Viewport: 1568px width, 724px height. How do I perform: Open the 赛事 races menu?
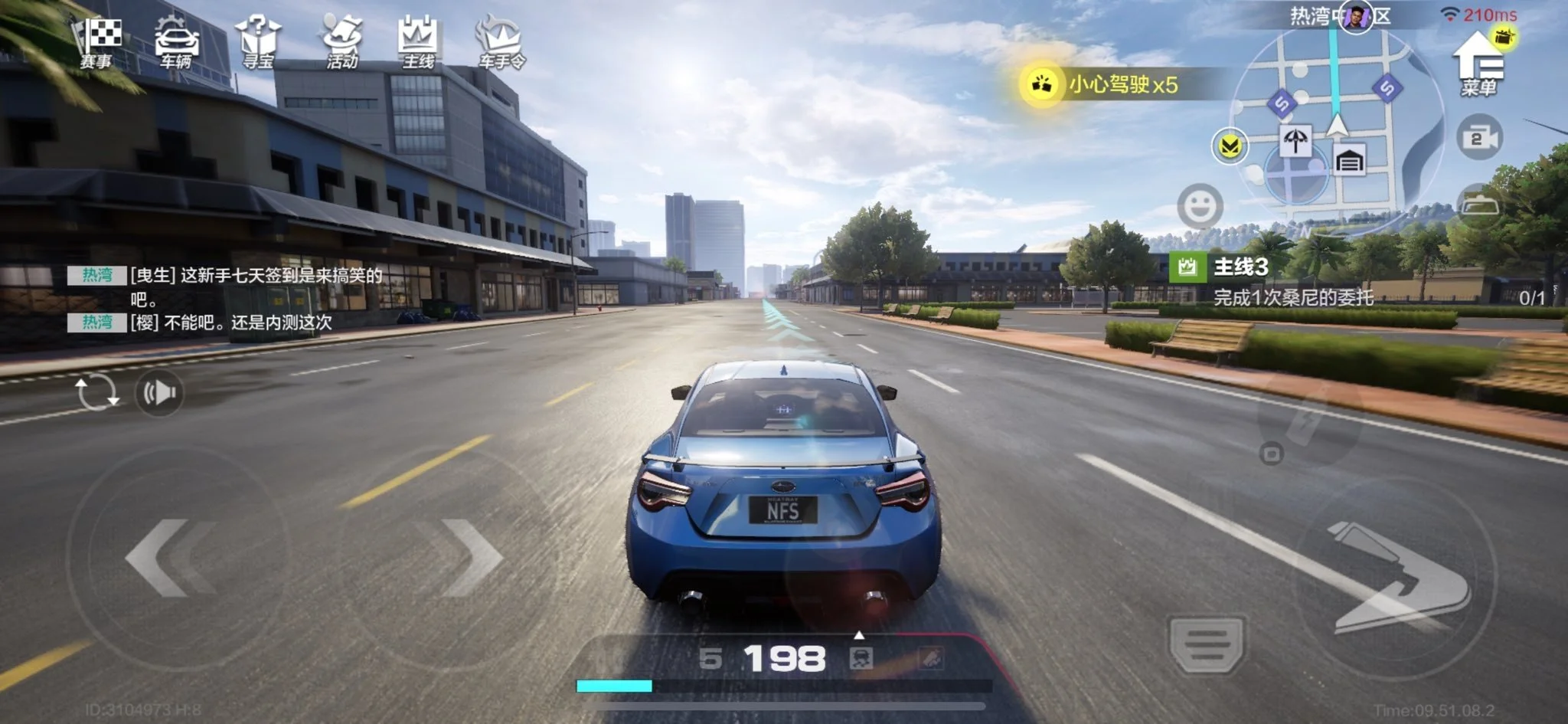coord(97,43)
